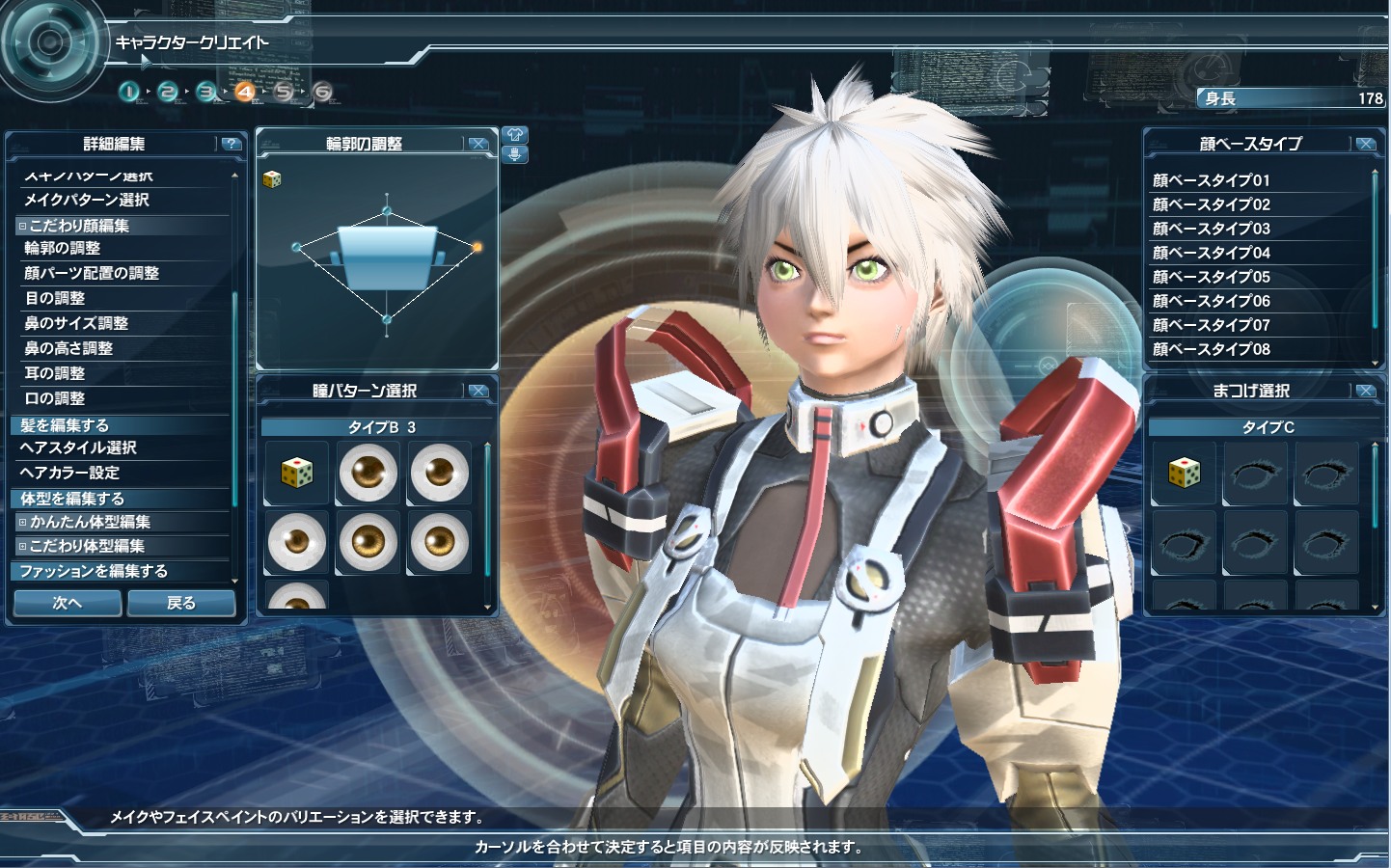Open ヘアスタイル選択 hairstyle selection
This screenshot has width=1391, height=868.
tap(78, 448)
